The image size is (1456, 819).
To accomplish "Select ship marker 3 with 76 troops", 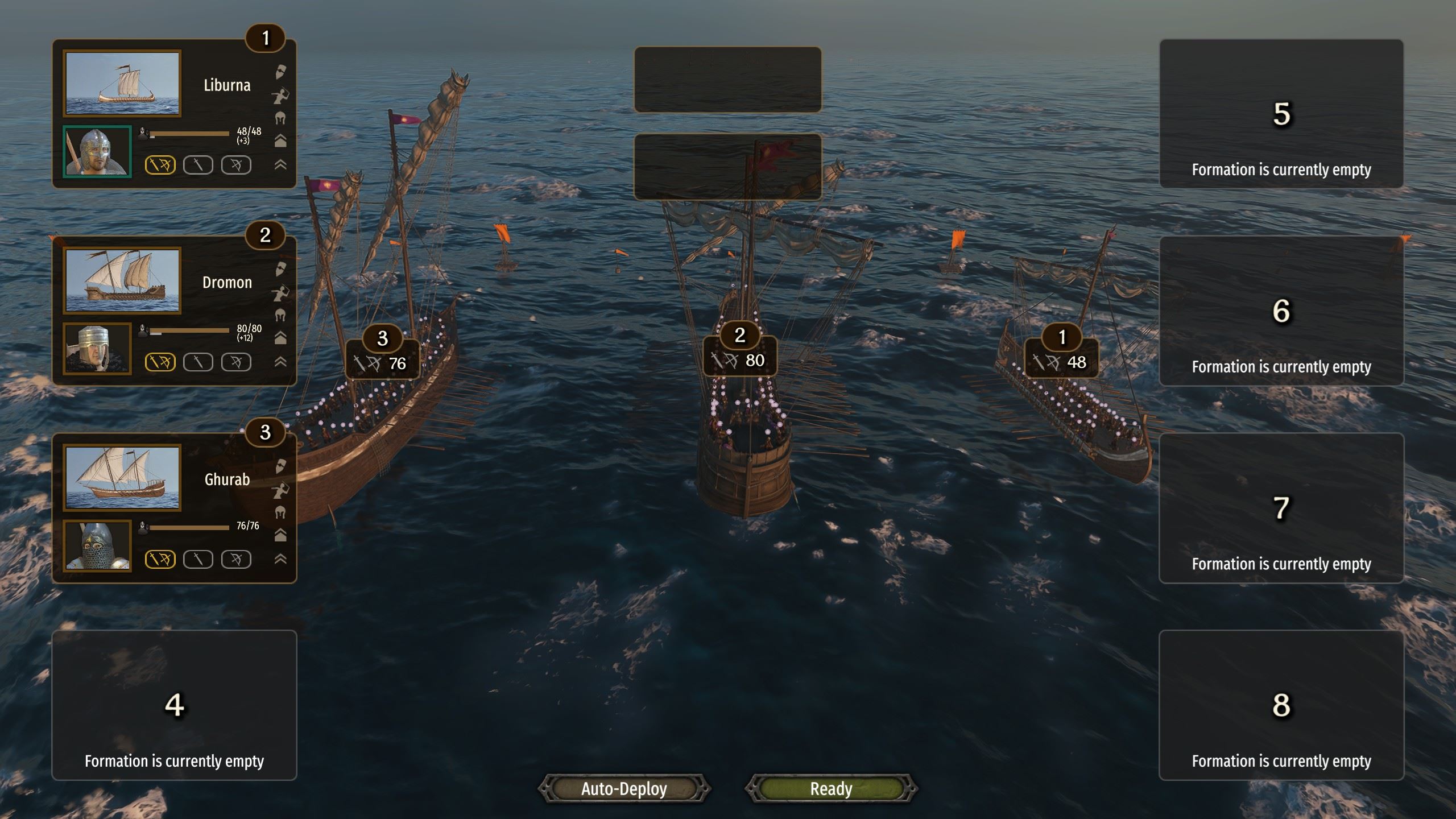I will (x=383, y=355).
